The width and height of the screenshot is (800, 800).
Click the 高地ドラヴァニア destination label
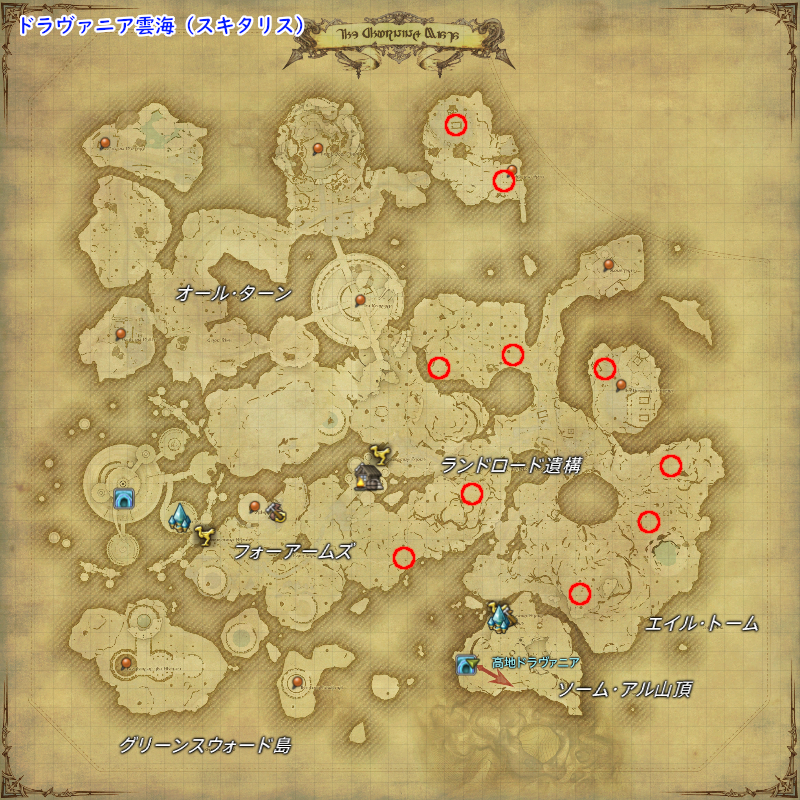click(x=536, y=662)
